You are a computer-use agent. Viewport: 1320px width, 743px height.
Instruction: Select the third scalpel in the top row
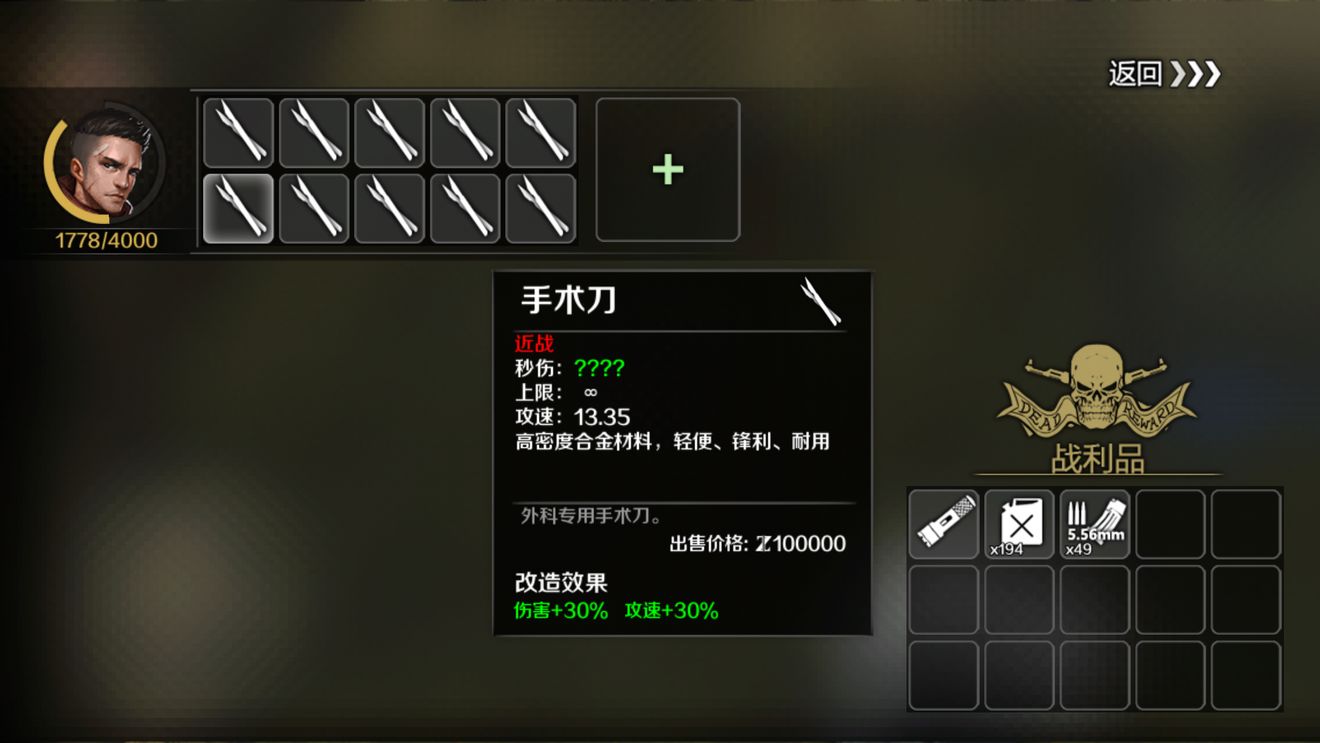coord(389,131)
